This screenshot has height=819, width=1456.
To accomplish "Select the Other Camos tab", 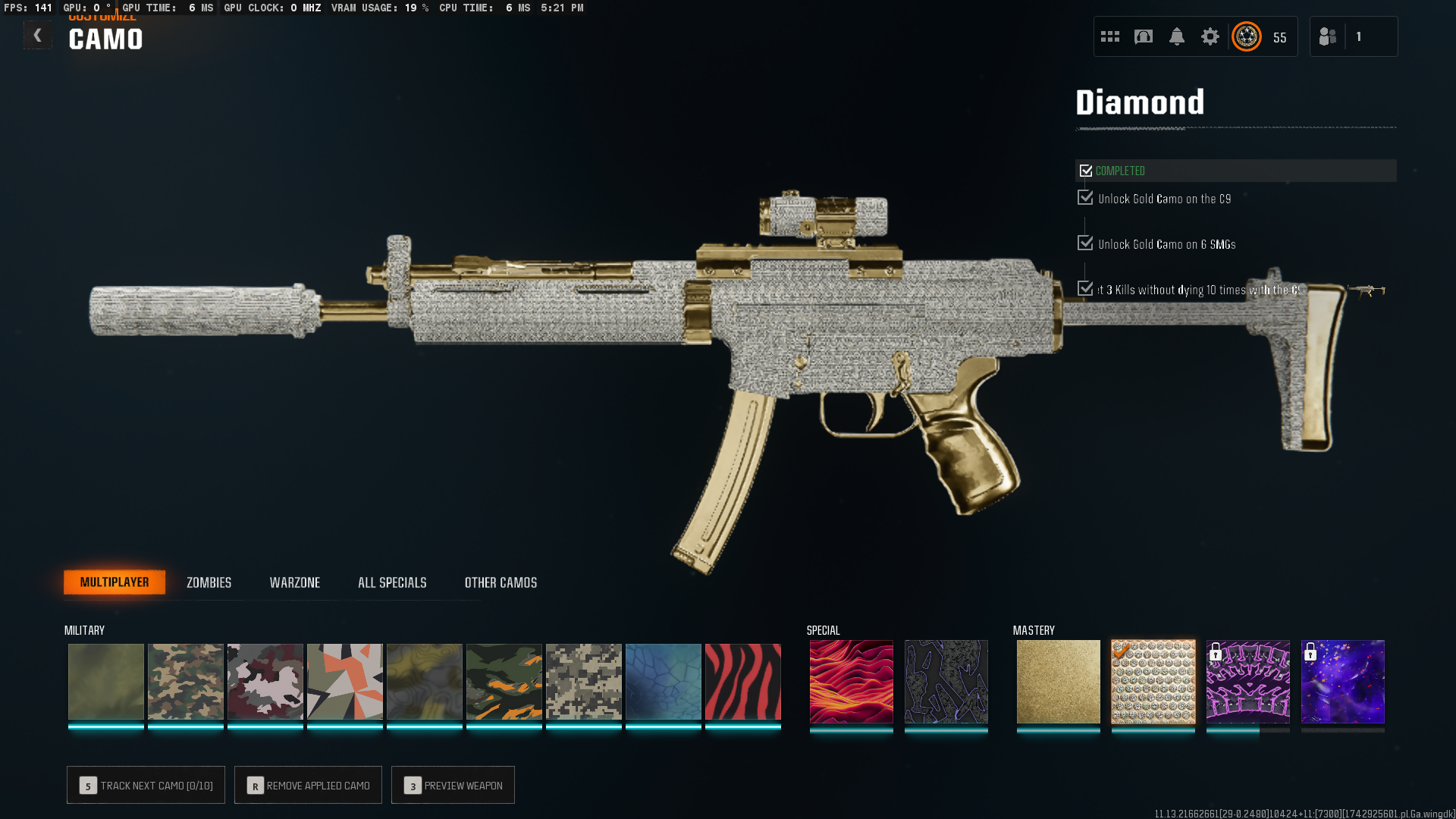I will pos(500,582).
